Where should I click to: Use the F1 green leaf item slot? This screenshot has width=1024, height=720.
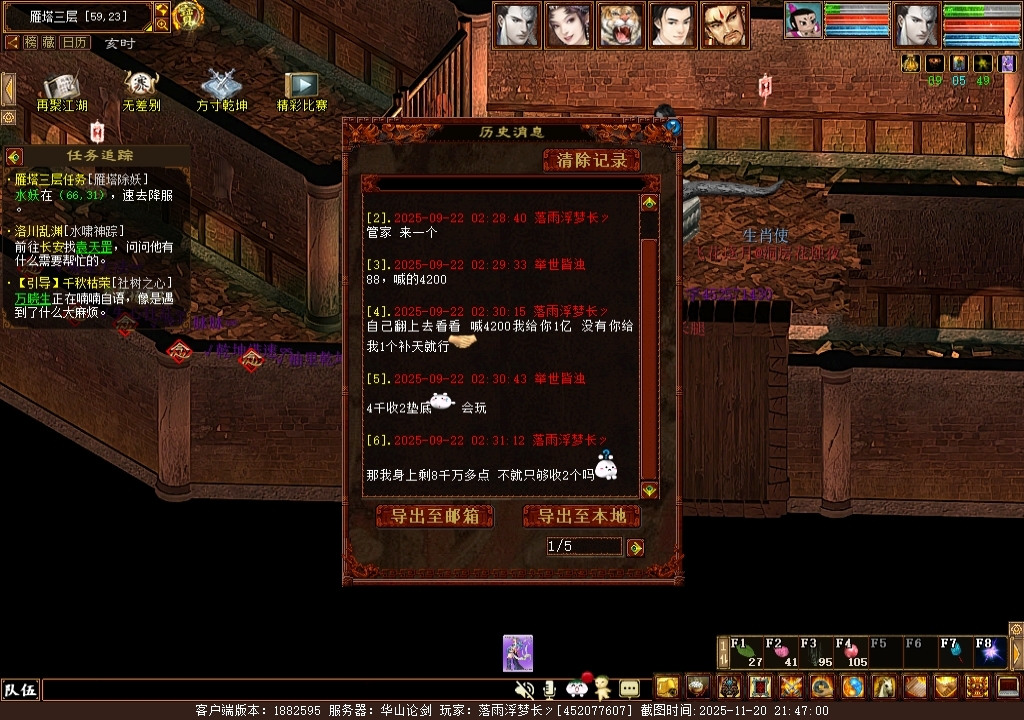pyautogui.click(x=746, y=651)
